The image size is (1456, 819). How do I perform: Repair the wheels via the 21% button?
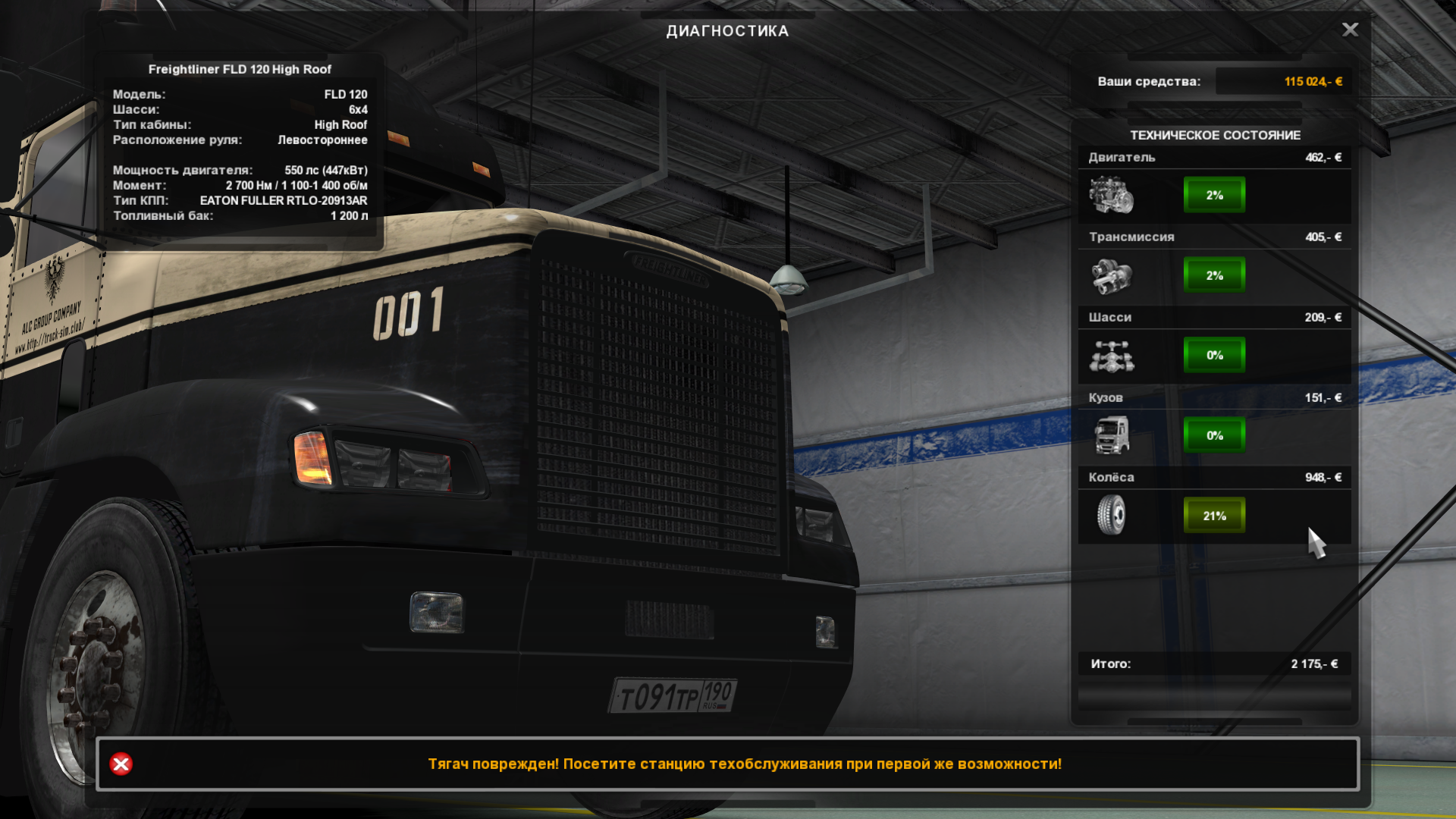(x=1214, y=516)
